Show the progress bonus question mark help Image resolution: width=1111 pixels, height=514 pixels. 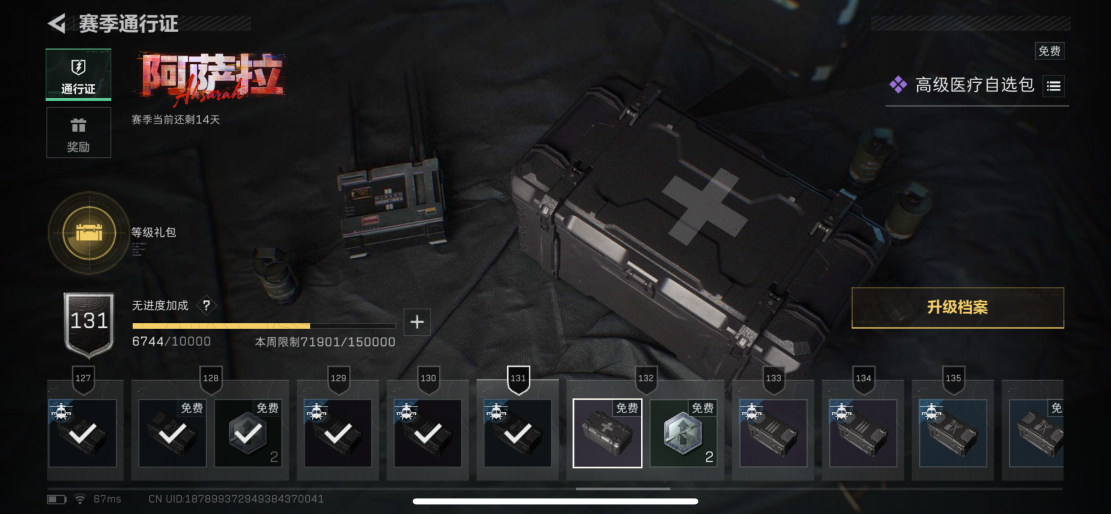206,306
